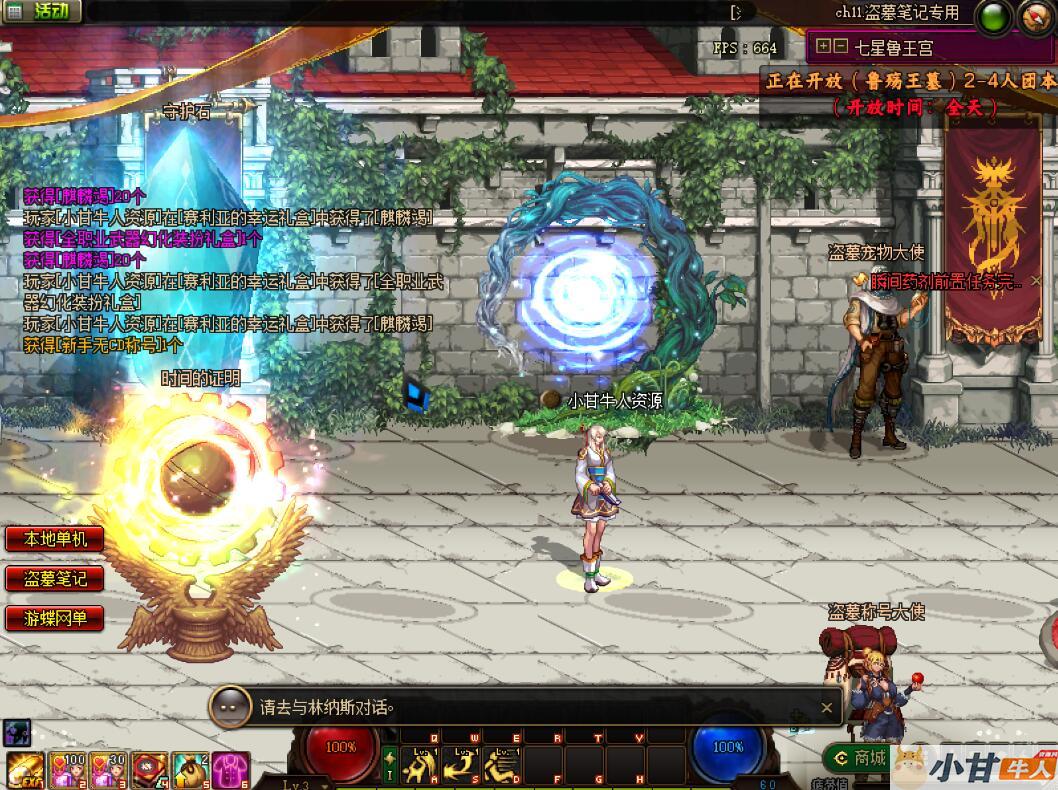The image size is (1058, 790).
Task: Click the dark buff icon above quickslots
Action: 17,732
